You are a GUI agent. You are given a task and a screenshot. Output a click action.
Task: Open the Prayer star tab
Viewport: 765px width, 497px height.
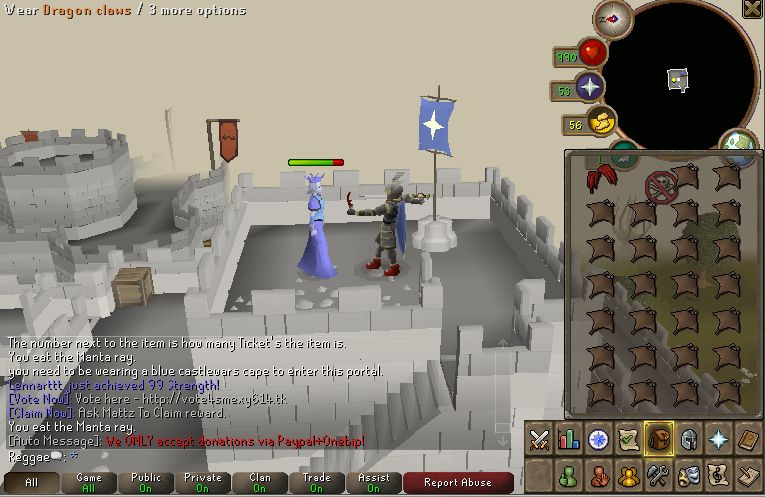(718, 438)
